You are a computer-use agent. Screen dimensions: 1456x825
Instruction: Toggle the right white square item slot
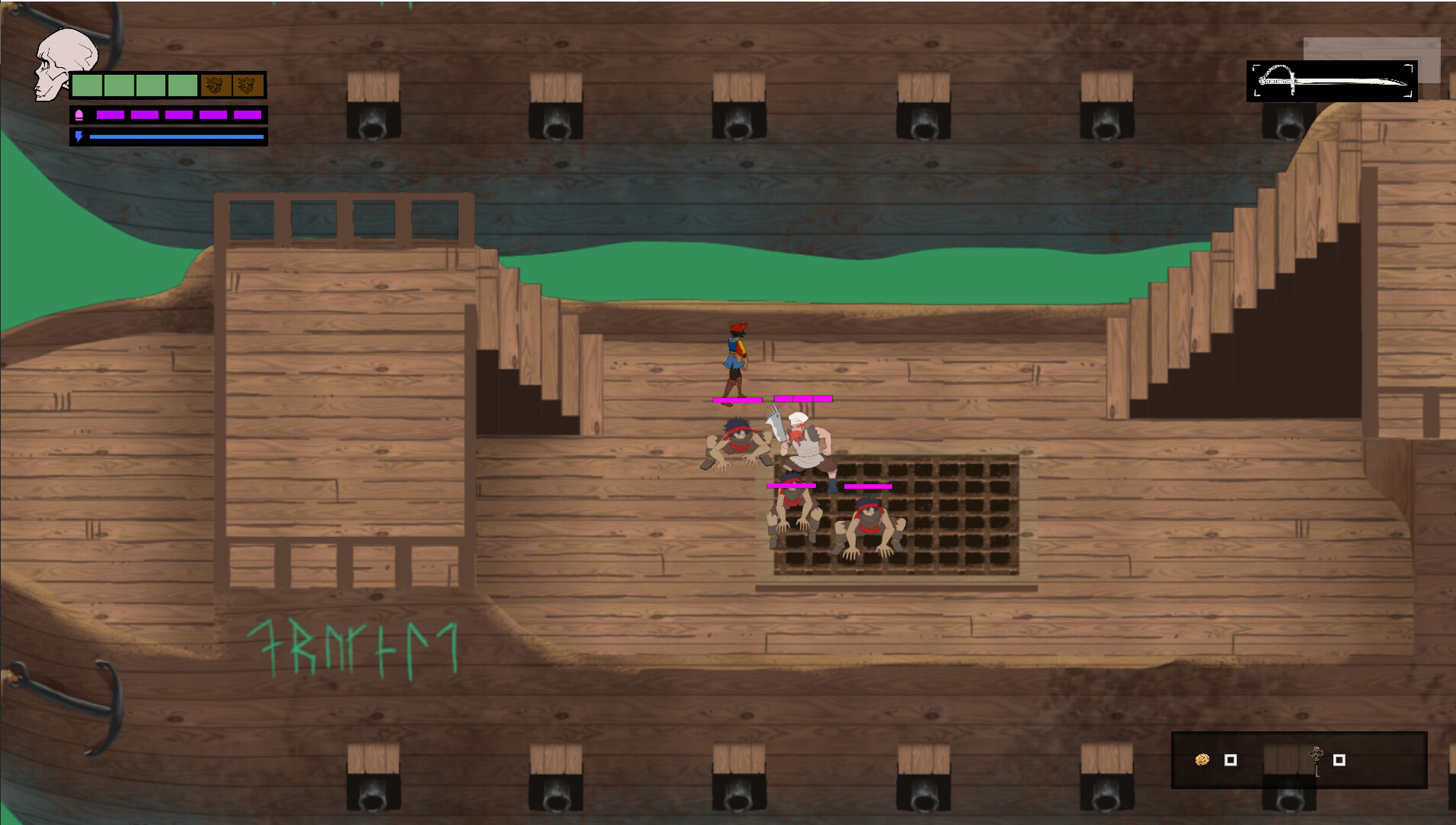1339,759
